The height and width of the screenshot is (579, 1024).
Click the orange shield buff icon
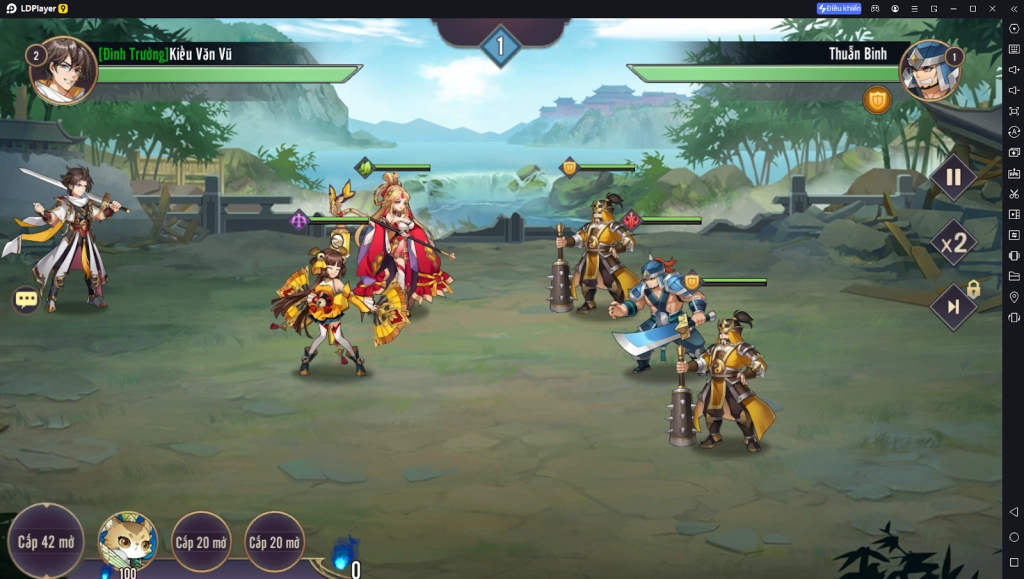[x=877, y=100]
